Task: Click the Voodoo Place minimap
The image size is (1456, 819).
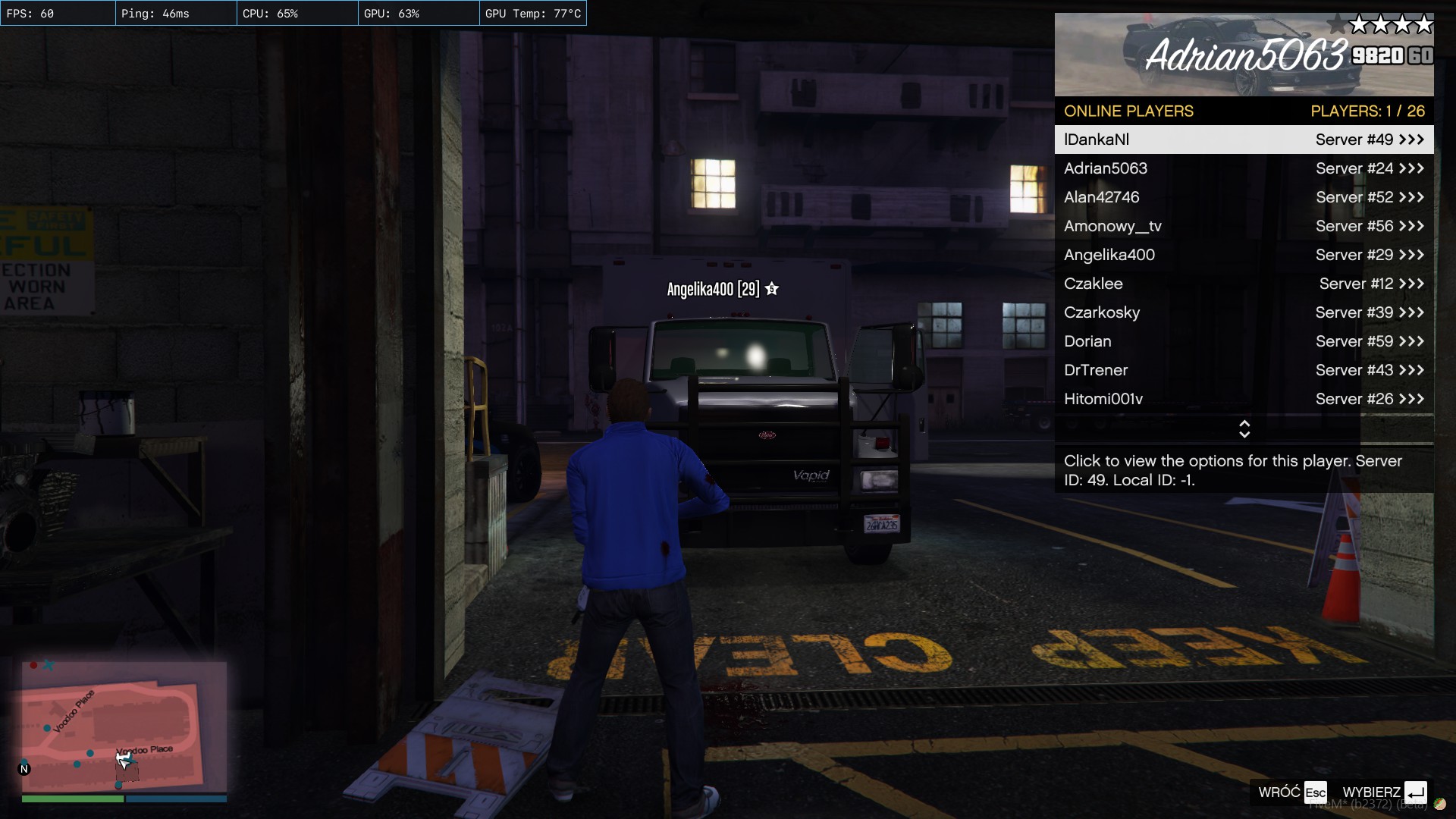Action: 124,726
